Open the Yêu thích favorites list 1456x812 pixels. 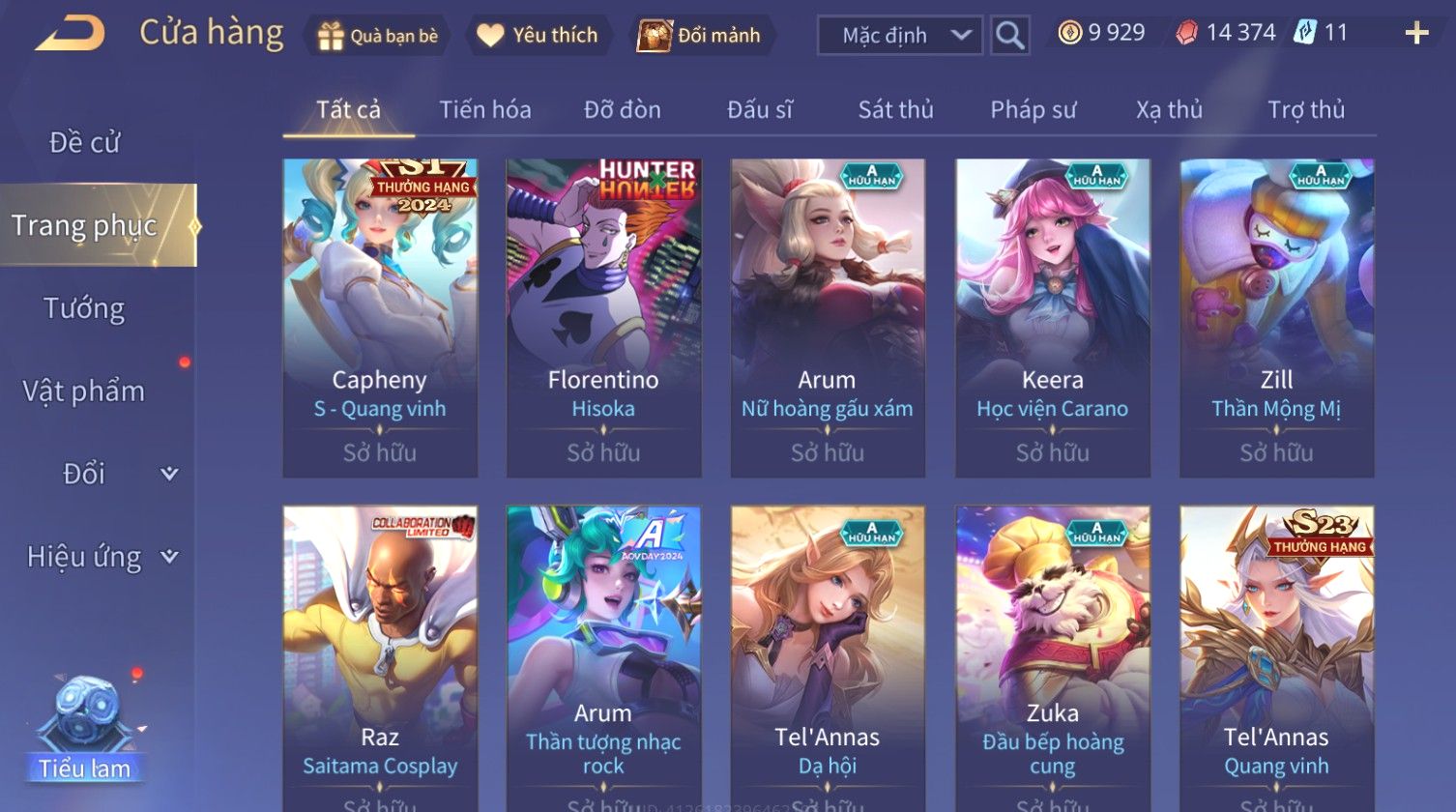point(539,36)
